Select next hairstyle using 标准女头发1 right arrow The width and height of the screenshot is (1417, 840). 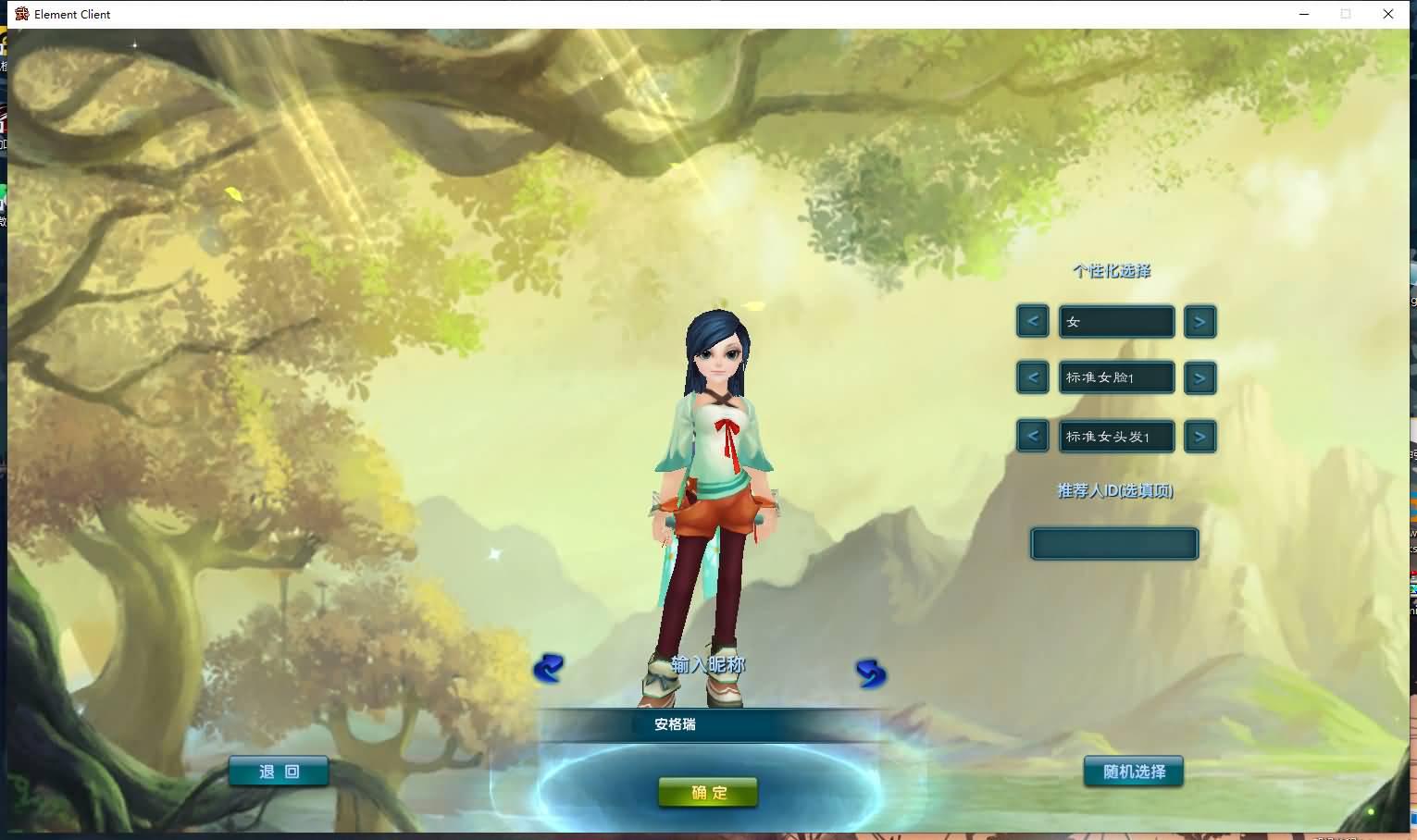[x=1199, y=436]
